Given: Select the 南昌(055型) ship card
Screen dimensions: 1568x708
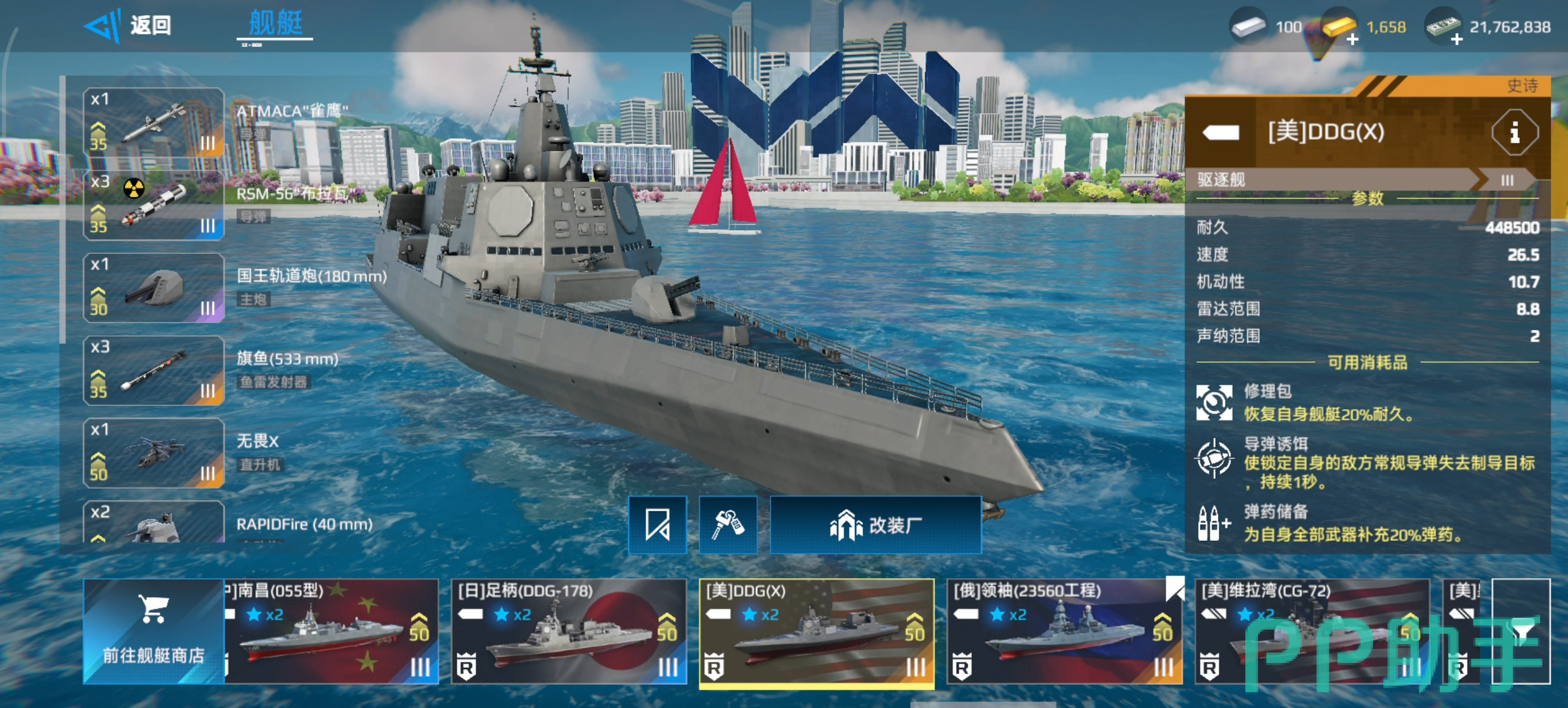Looking at the screenshot, I should (331, 631).
